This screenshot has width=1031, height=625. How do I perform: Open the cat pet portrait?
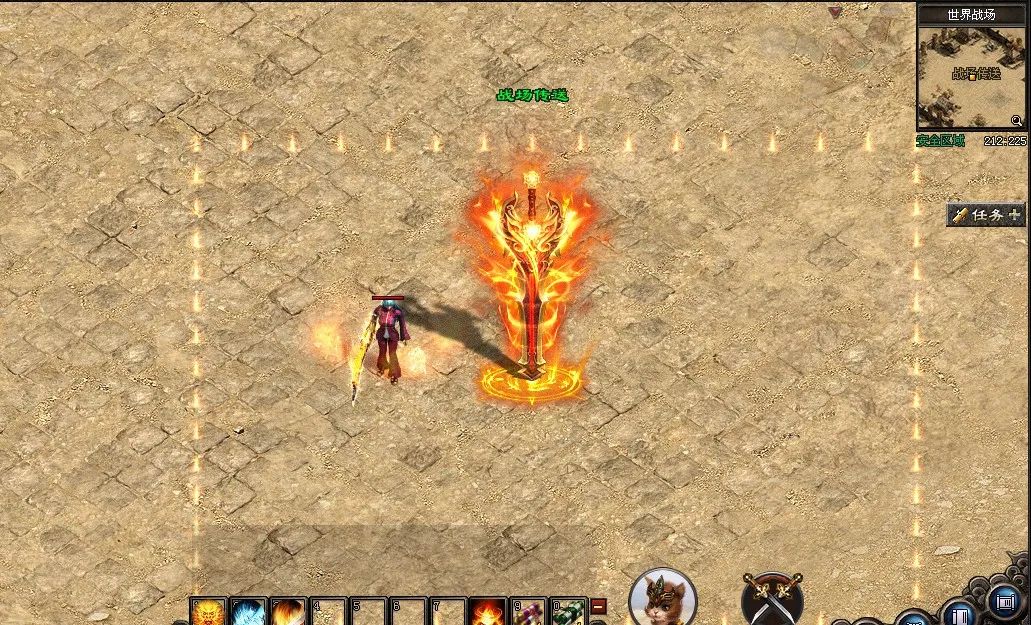(662, 598)
